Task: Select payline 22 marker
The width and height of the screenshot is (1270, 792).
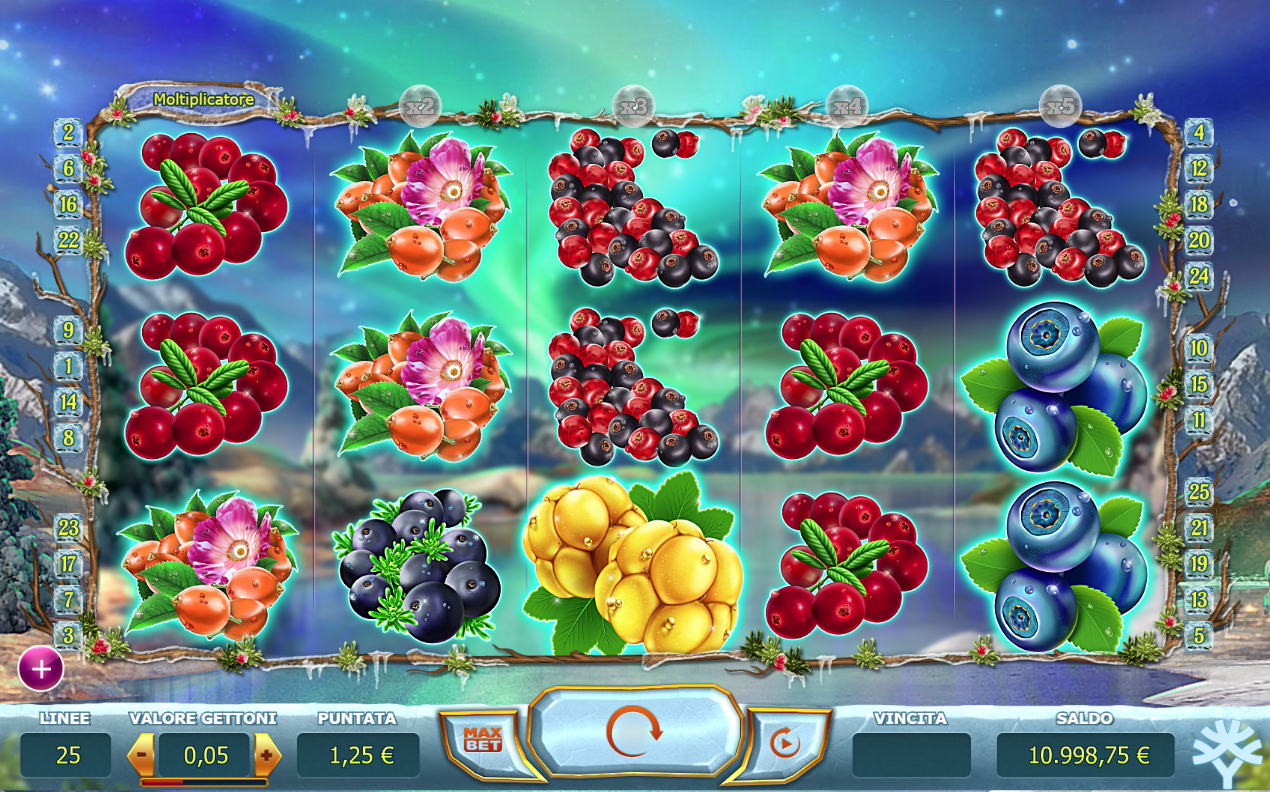Action: [68, 240]
